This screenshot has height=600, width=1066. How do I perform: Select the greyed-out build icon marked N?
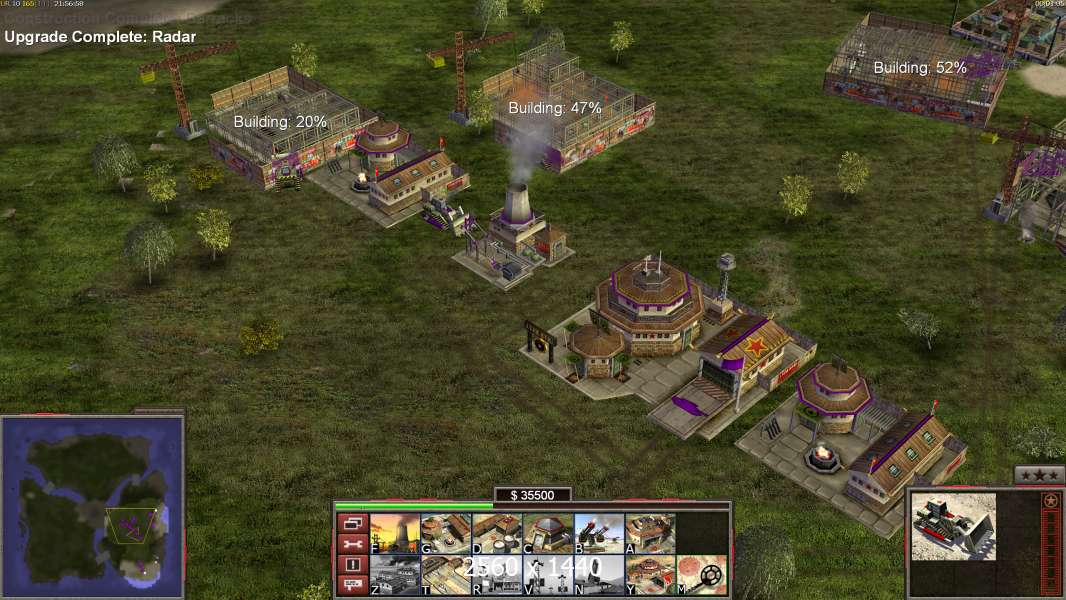coord(599,575)
